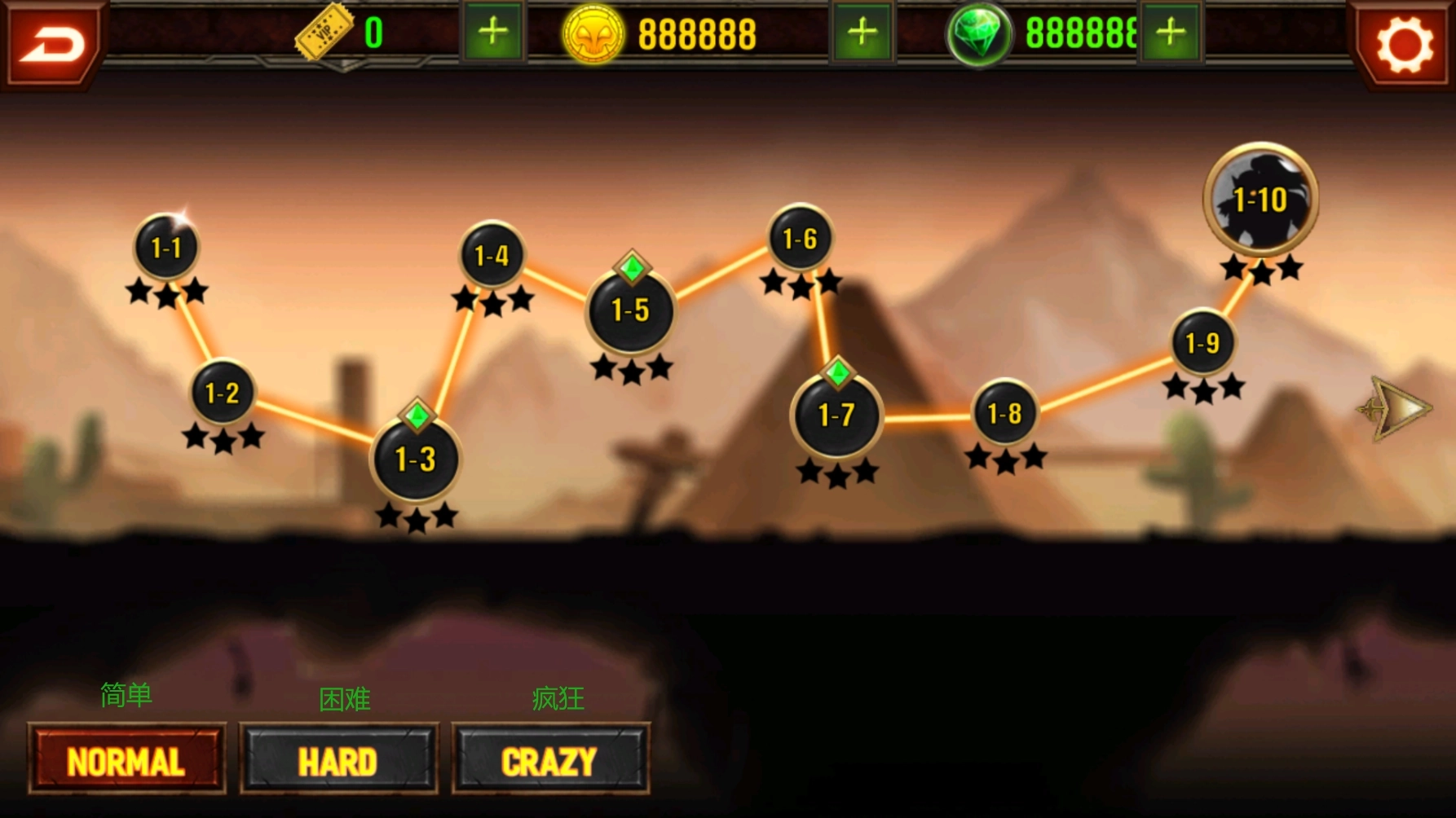Enter boss stage 1-10
The image size is (1456, 818).
[1260, 199]
